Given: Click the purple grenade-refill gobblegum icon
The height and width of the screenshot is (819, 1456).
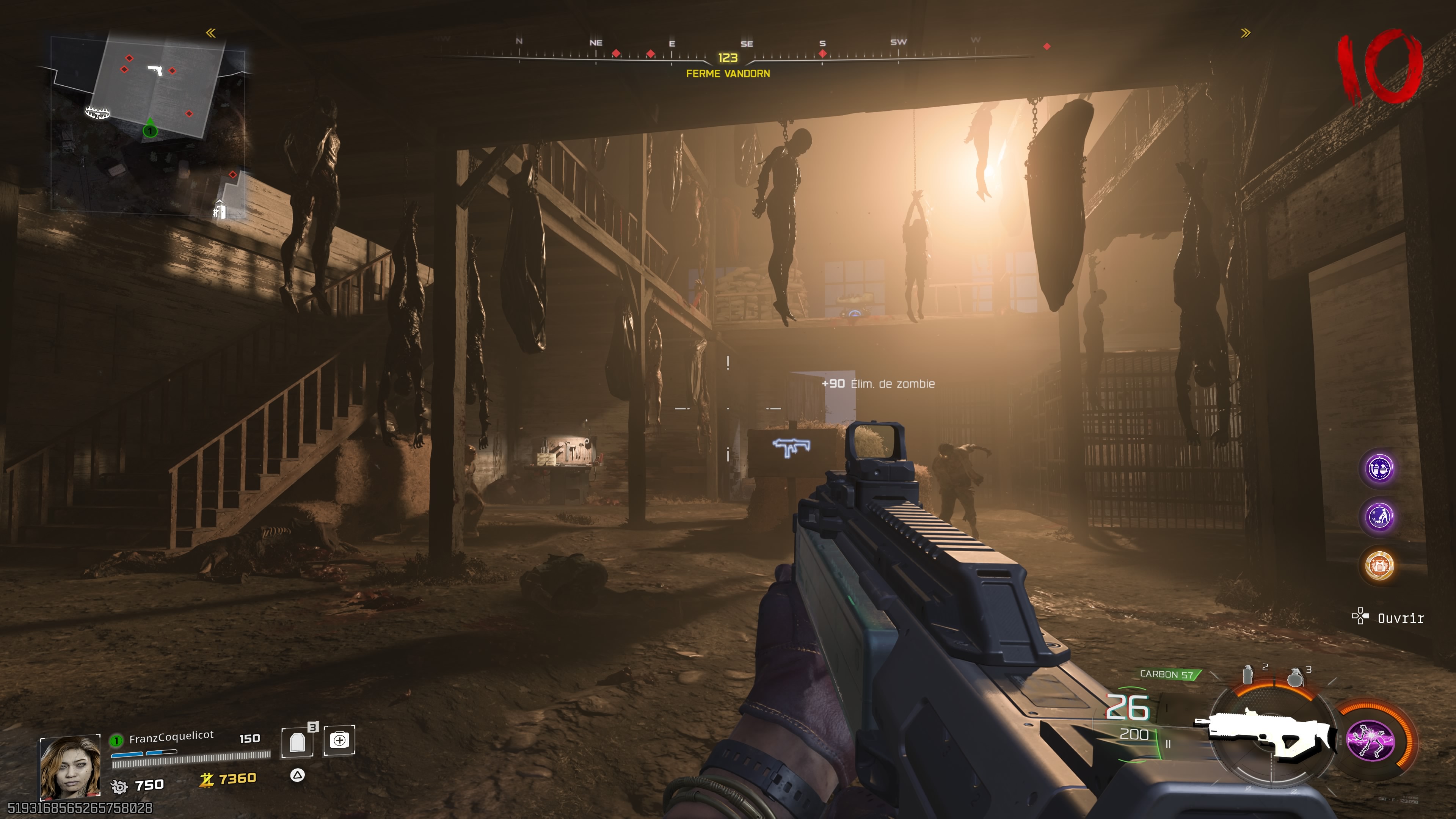Looking at the screenshot, I should 1380,469.
